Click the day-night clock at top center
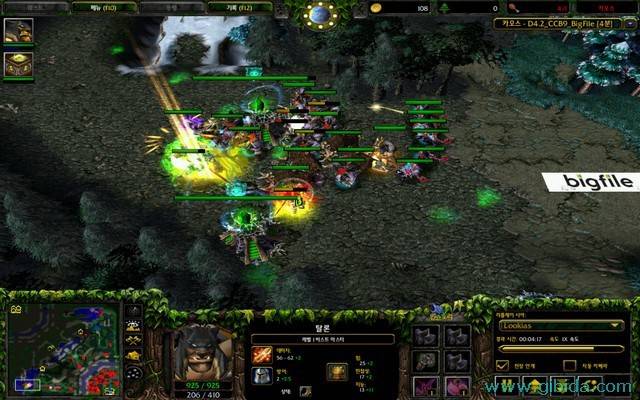The height and width of the screenshot is (400, 640). click(320, 14)
